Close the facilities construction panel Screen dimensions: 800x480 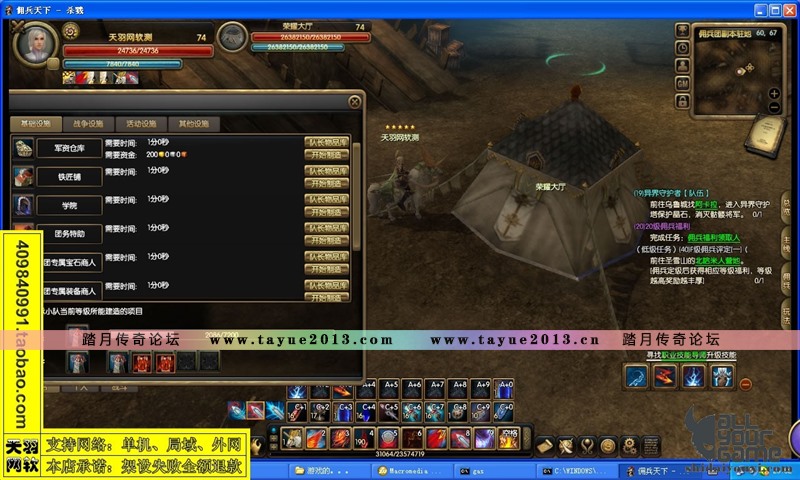355,102
